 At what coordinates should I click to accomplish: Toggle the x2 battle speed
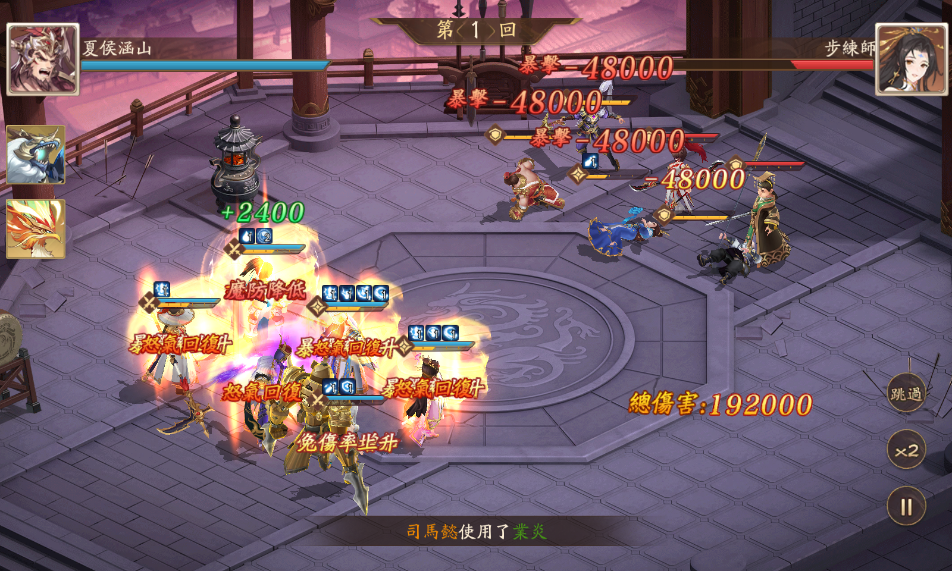[906, 450]
